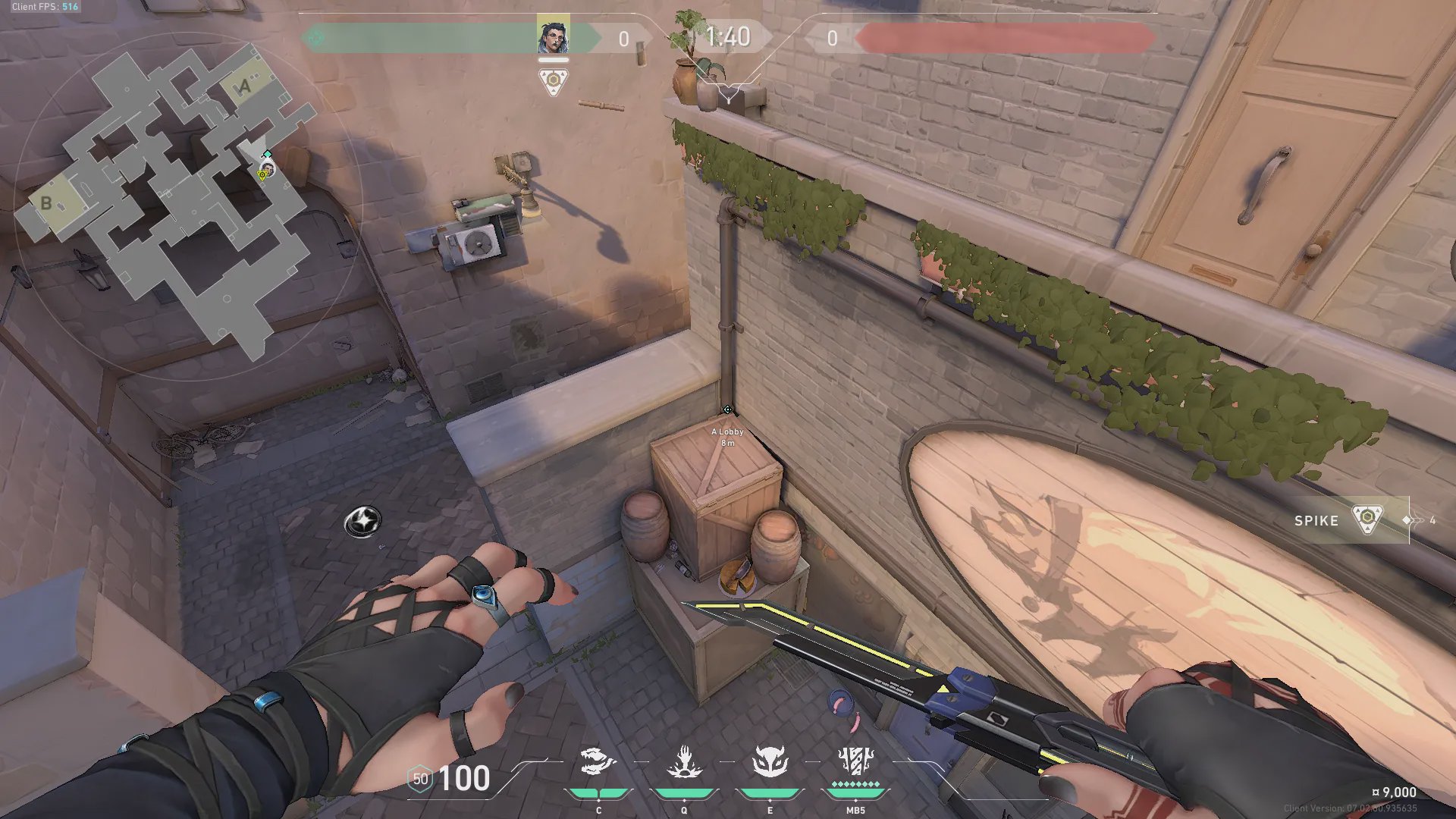Image resolution: width=1456 pixels, height=819 pixels.
Task: Activate the Seize ability icon
Action: click(684, 763)
